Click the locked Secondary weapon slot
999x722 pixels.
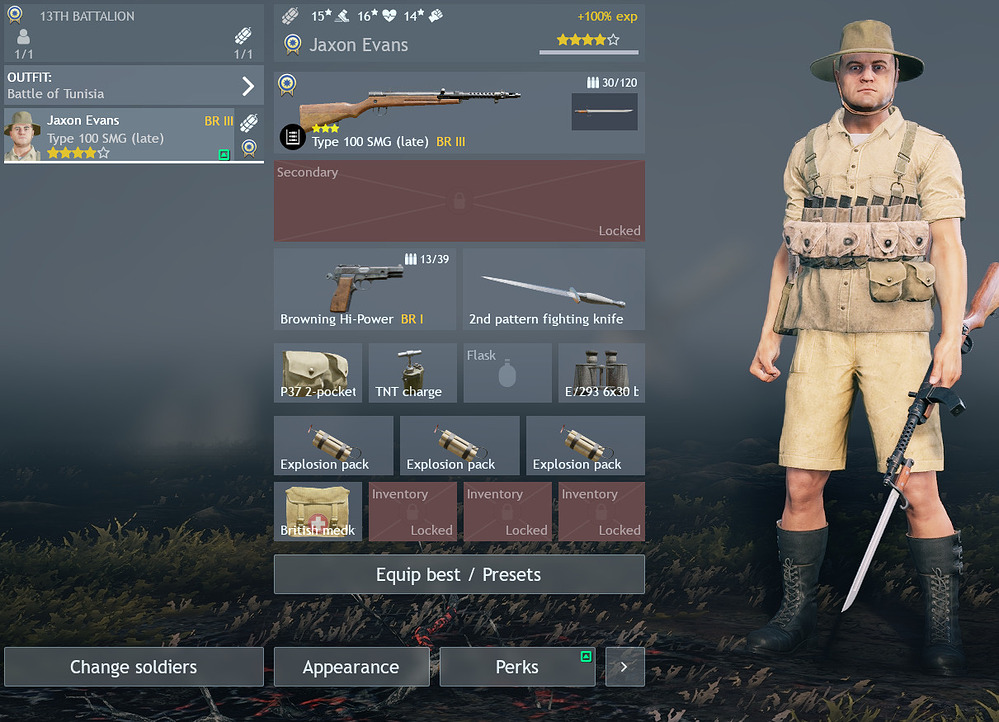coord(459,201)
